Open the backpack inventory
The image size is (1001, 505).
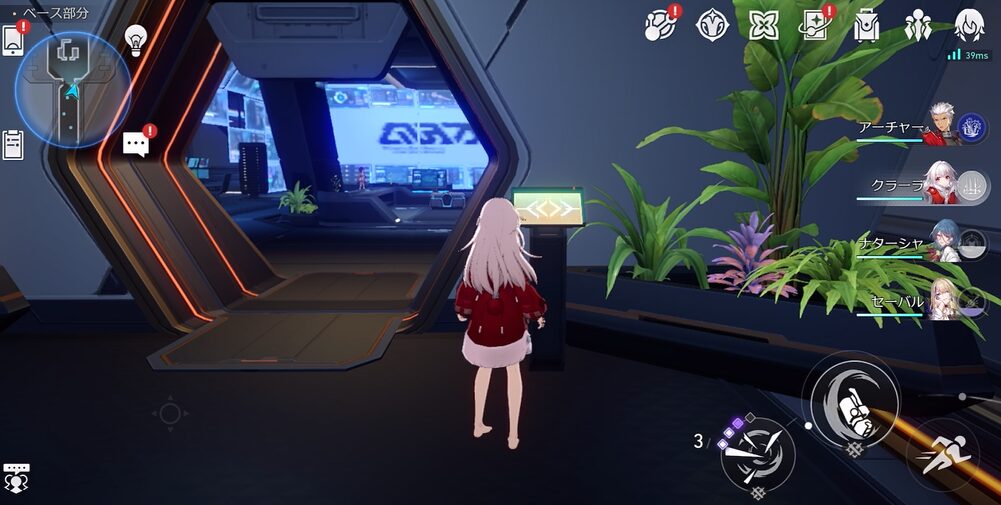[x=866, y=25]
